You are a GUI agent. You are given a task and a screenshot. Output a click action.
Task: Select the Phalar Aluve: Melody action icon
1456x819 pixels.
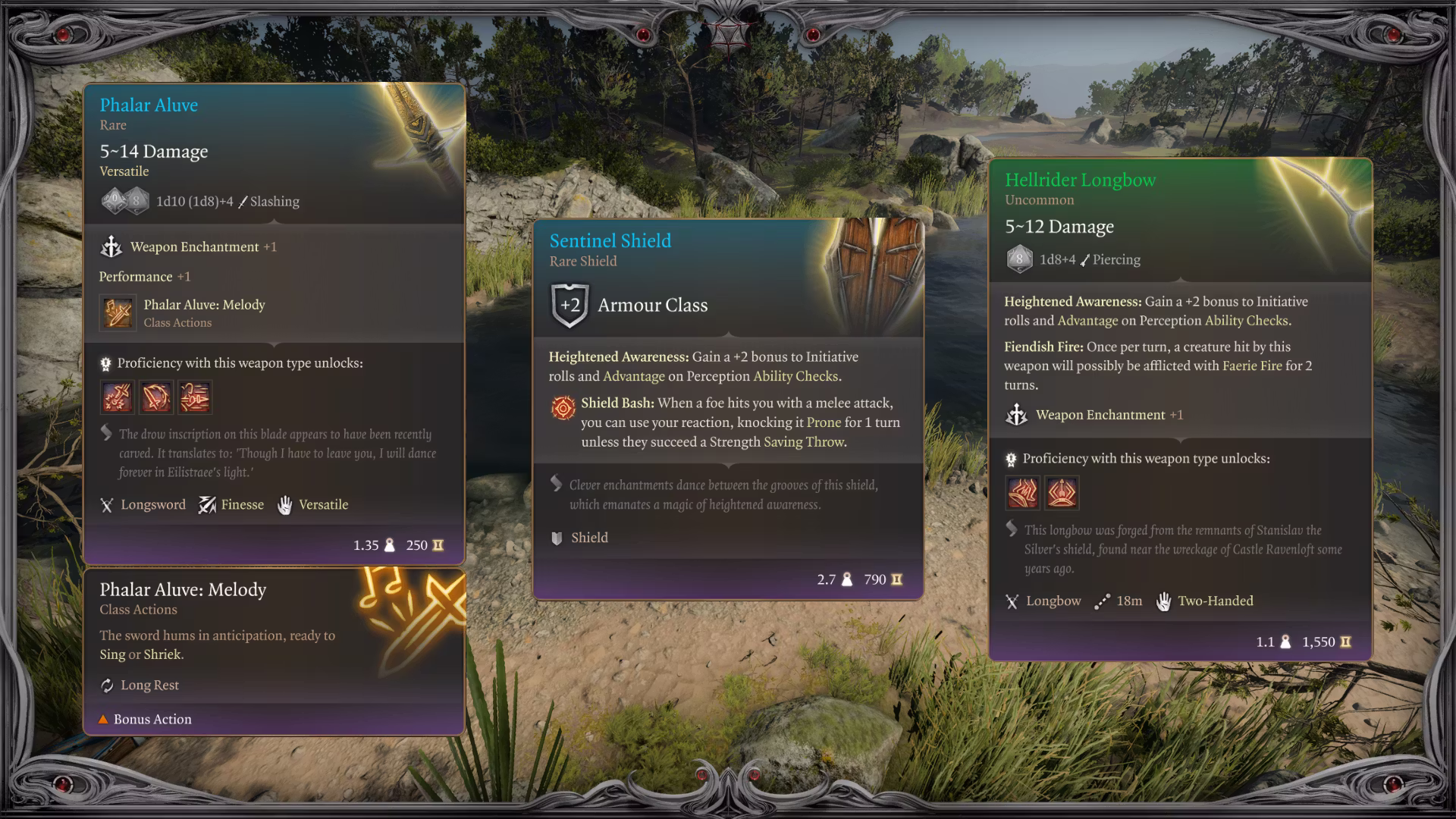tap(118, 313)
